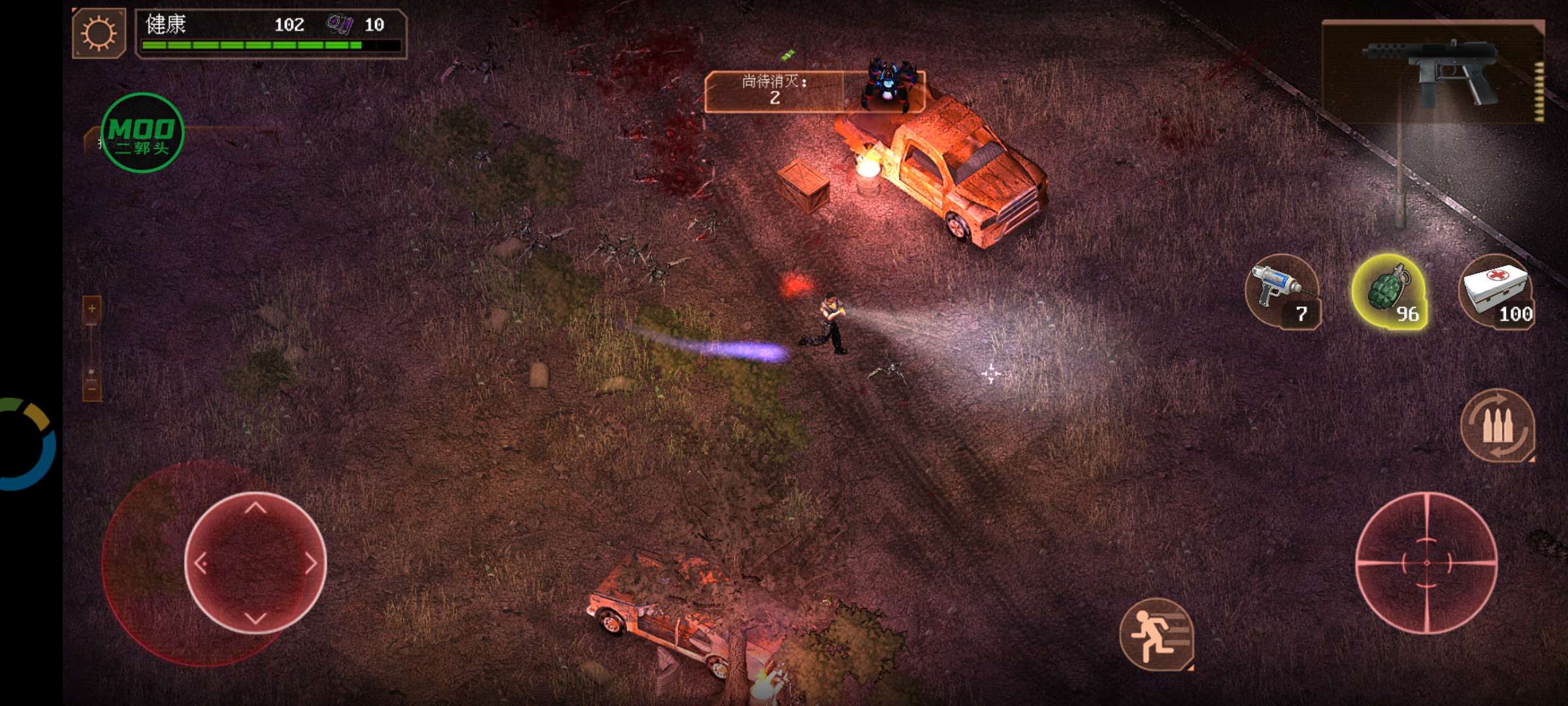Reload with the bullets reload button
Screen dimensions: 1568x706
tap(1497, 426)
